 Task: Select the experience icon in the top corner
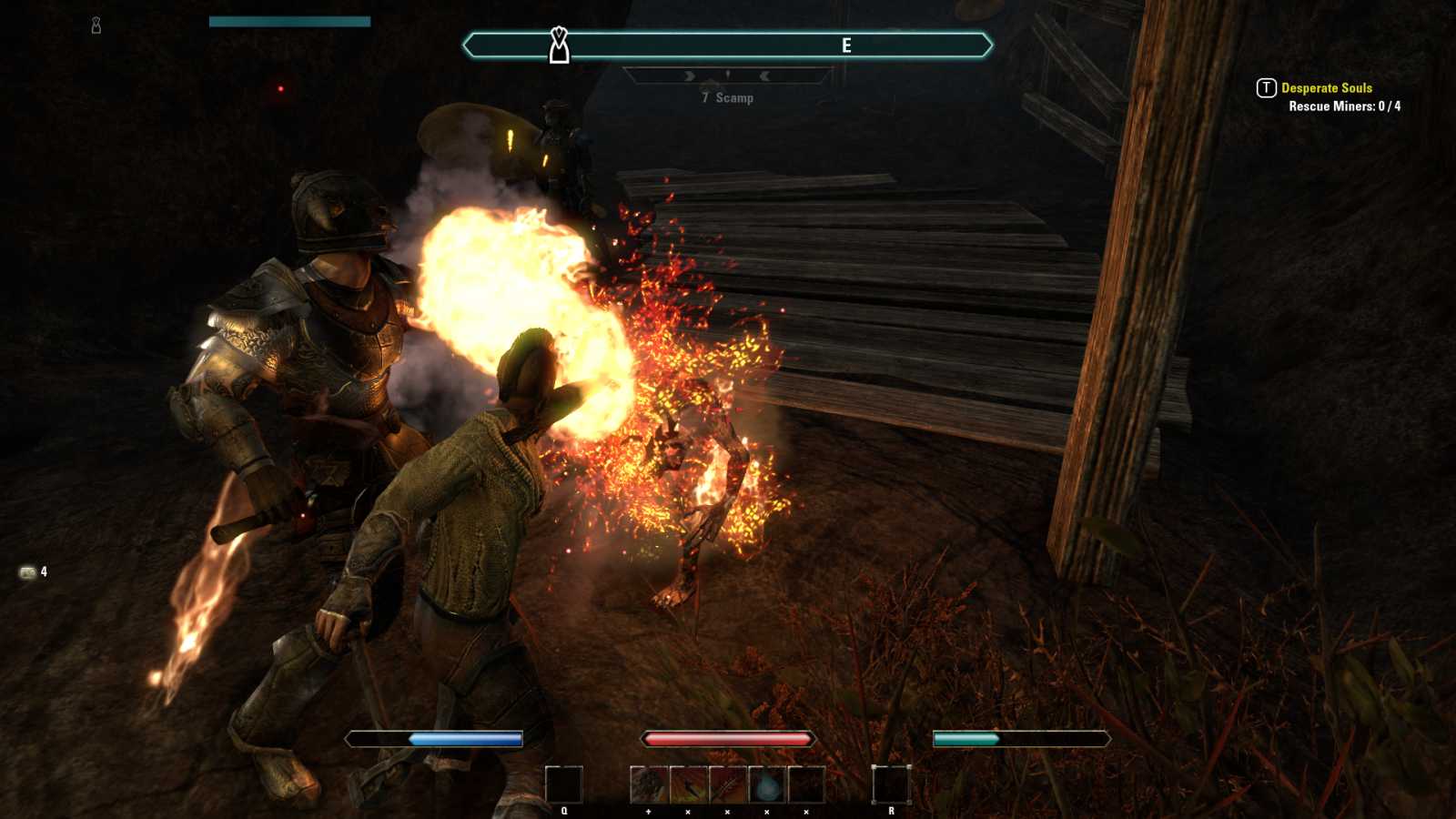pyautogui.click(x=96, y=25)
